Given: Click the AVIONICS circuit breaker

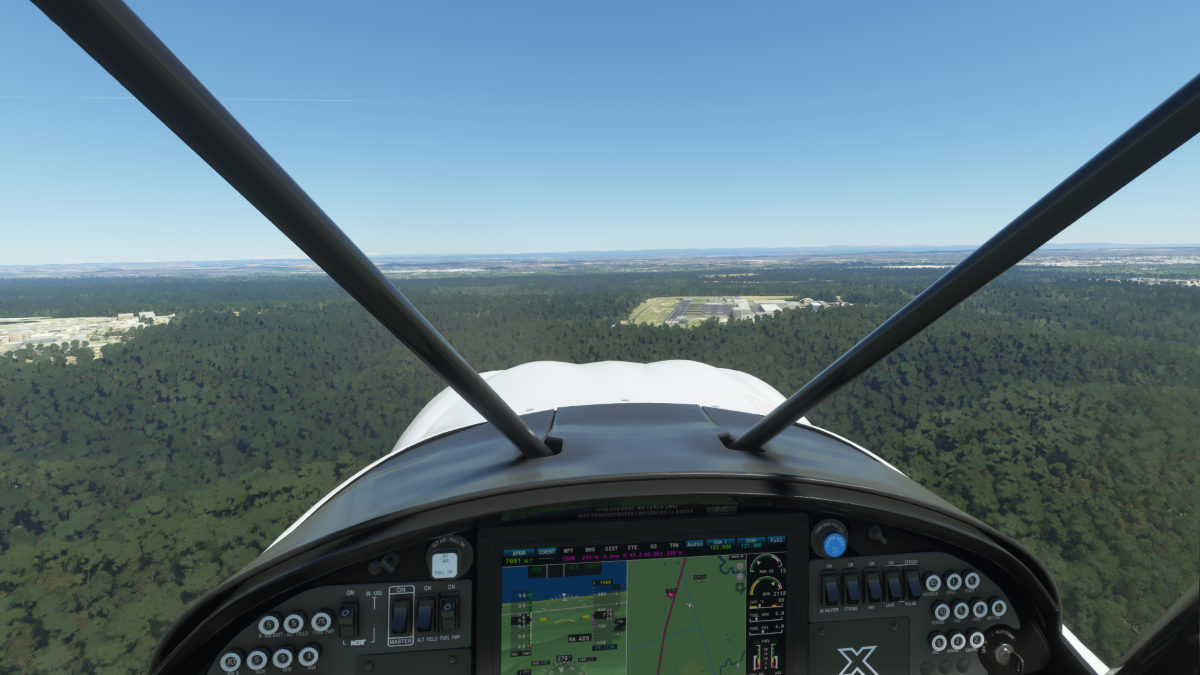Looking at the screenshot, I should [933, 583].
